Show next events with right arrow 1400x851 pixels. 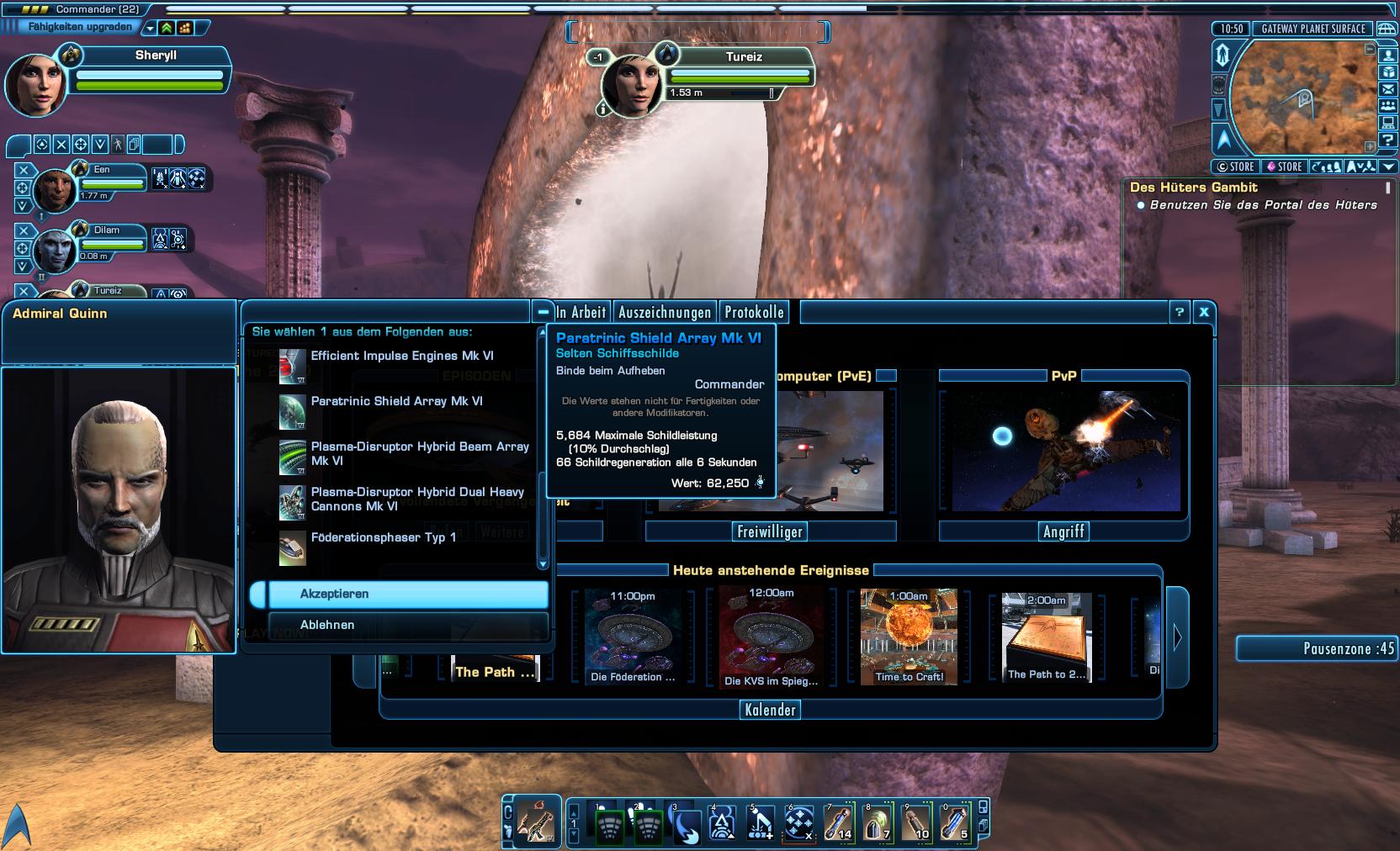coord(1177,637)
